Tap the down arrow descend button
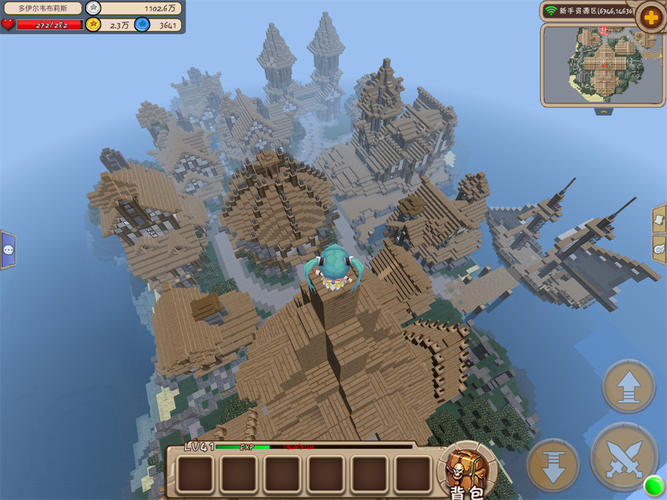 [553, 465]
